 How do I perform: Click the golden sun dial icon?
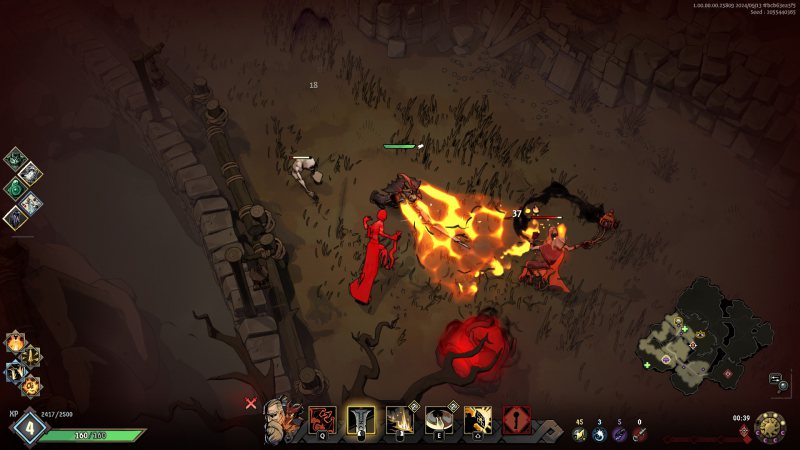tap(770, 427)
